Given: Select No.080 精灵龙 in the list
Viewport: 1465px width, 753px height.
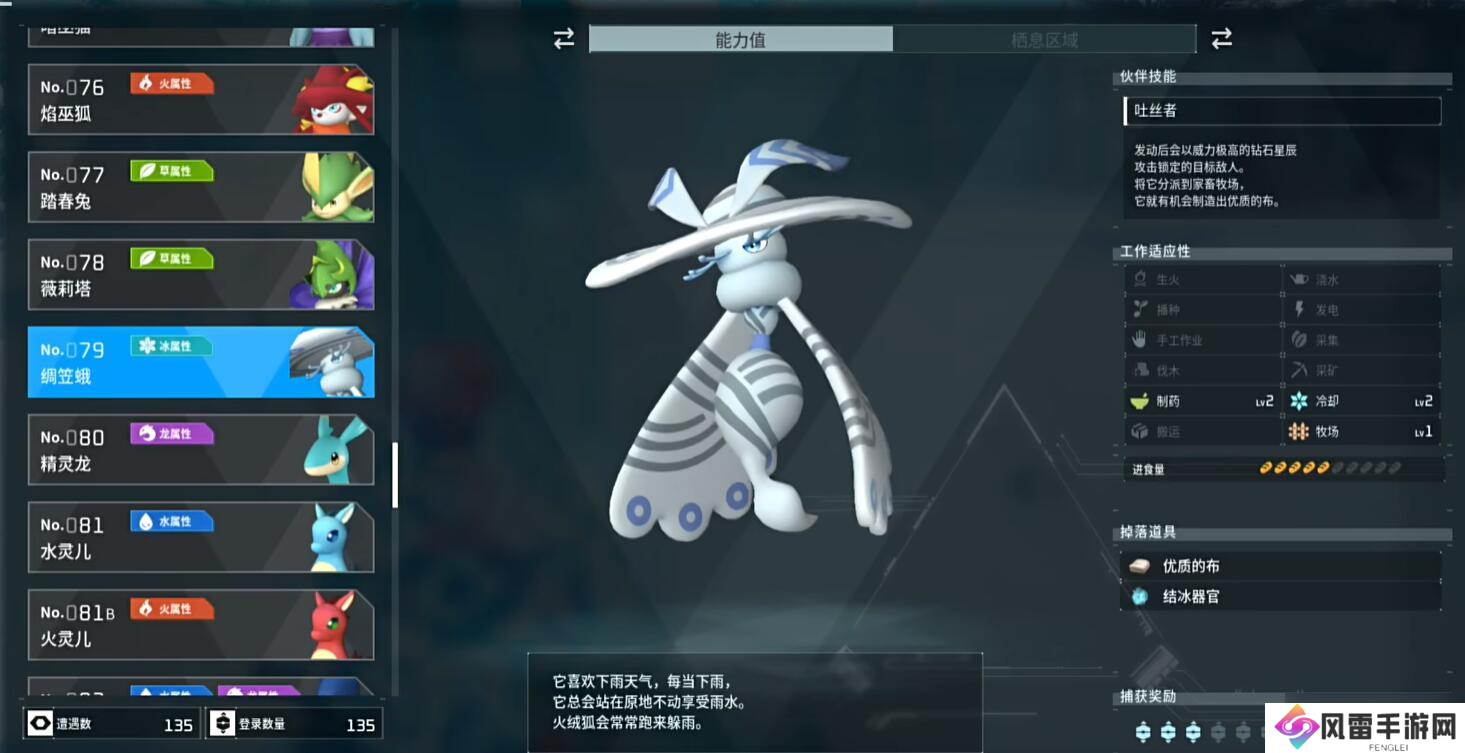Looking at the screenshot, I should pos(200,450).
